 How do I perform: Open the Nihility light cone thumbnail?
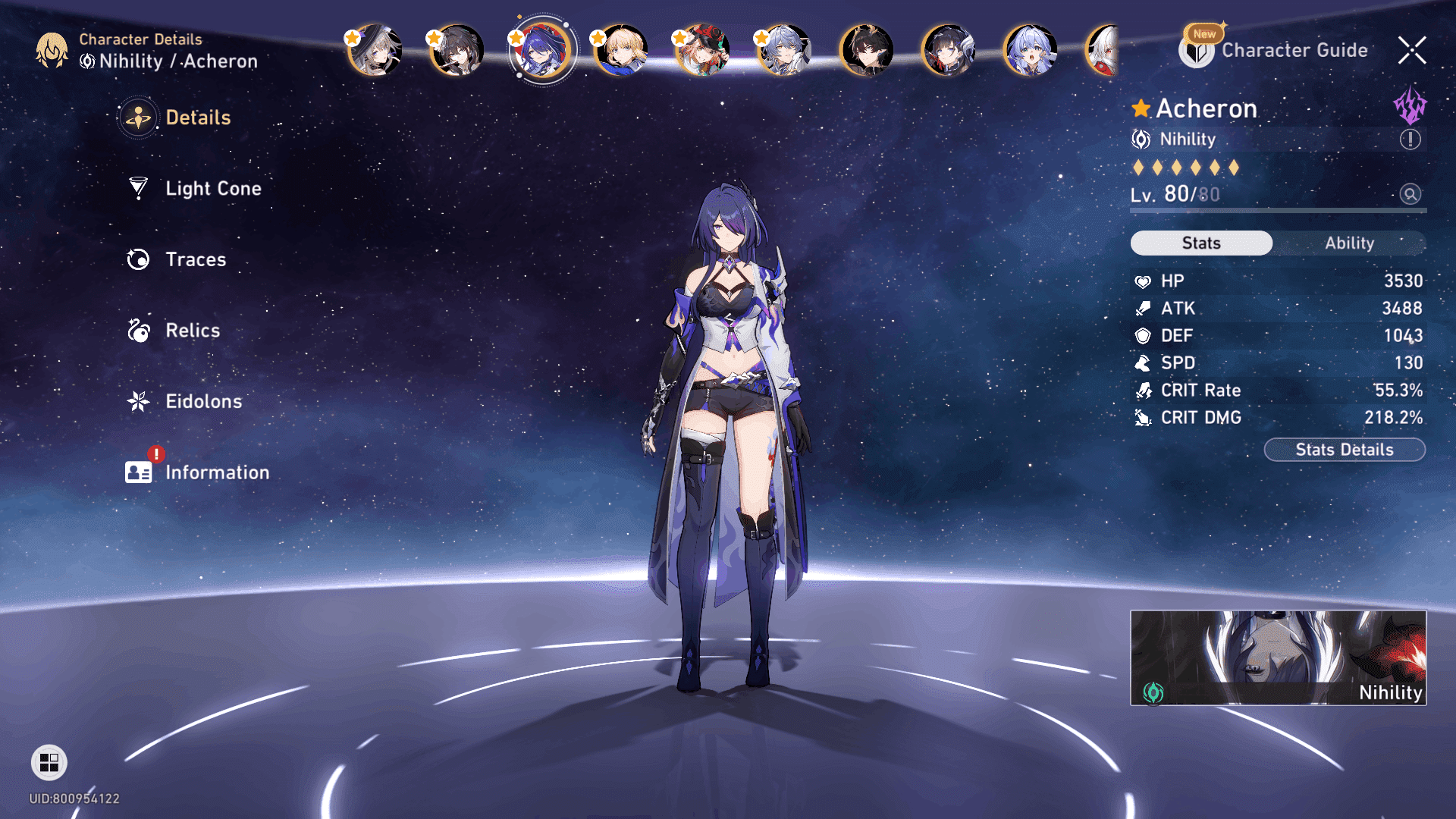(1278, 657)
